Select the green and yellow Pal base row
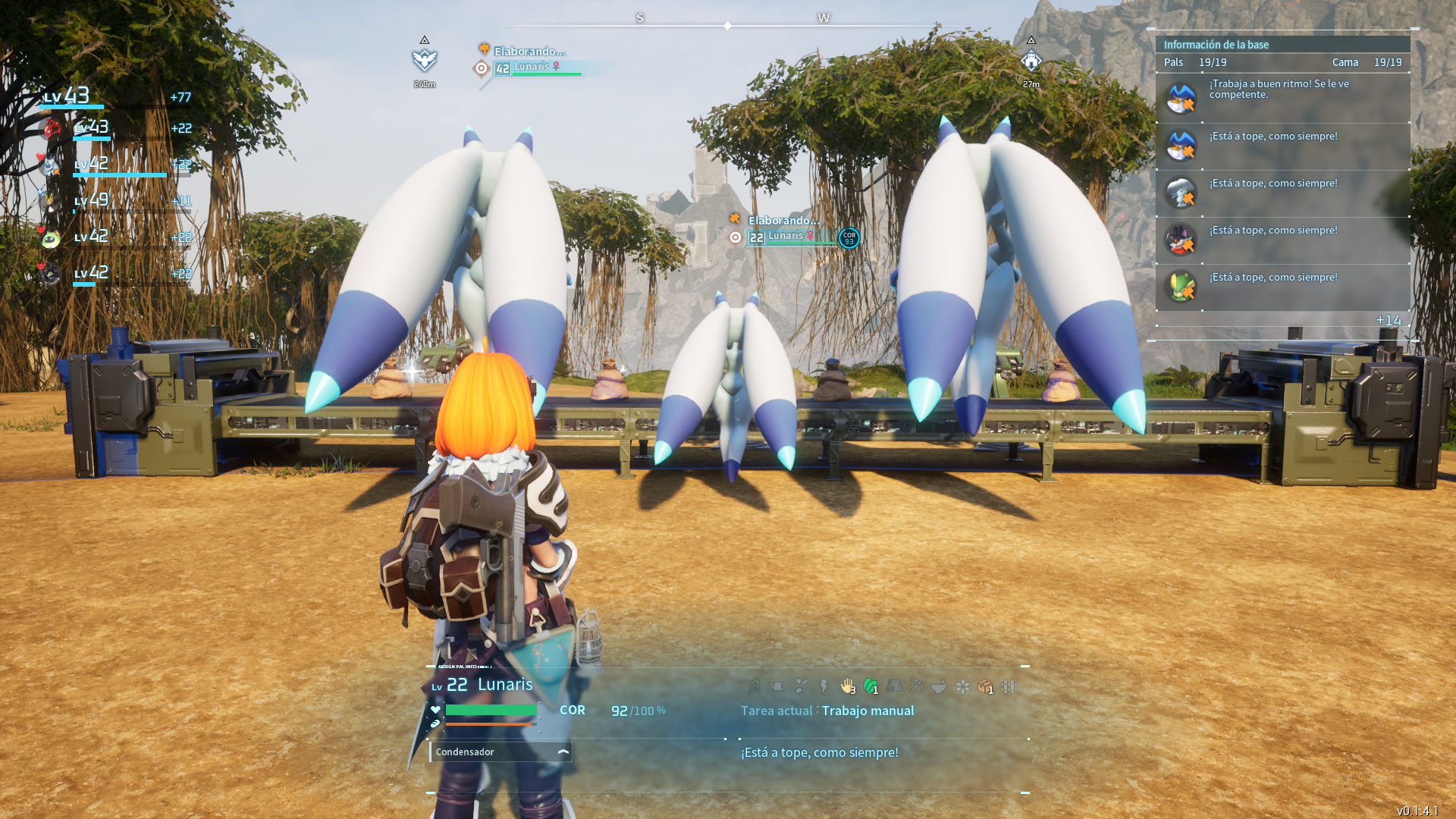The height and width of the screenshot is (819, 1456). [1282, 287]
